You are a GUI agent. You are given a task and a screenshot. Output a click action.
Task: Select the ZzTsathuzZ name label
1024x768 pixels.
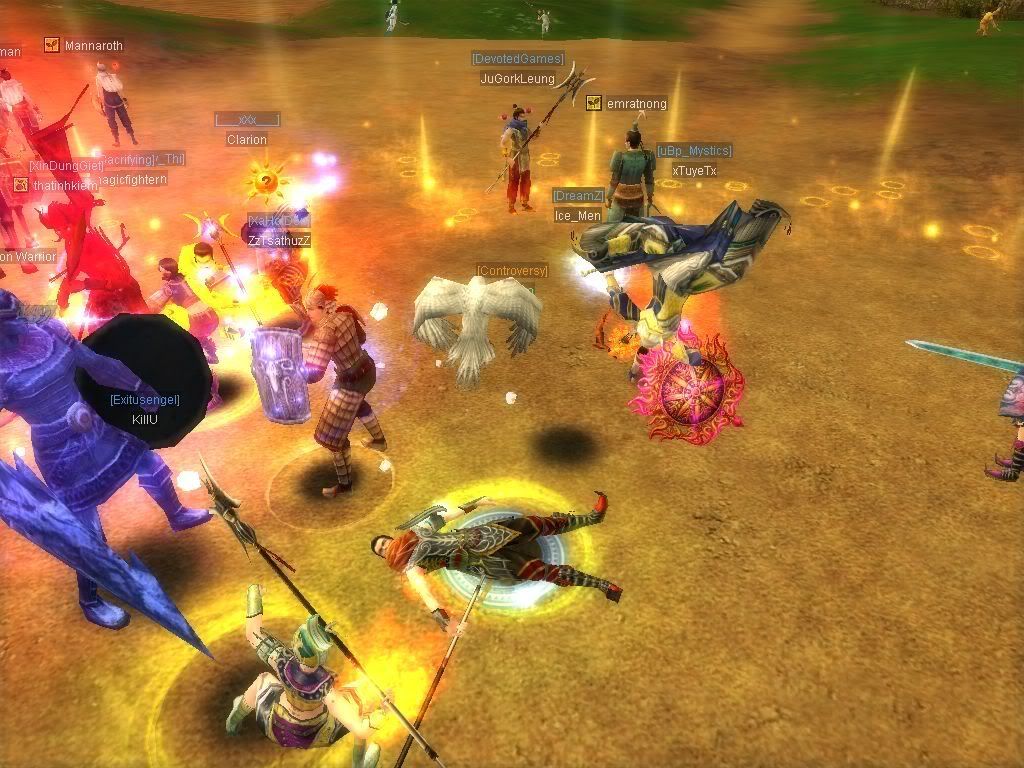[279, 241]
